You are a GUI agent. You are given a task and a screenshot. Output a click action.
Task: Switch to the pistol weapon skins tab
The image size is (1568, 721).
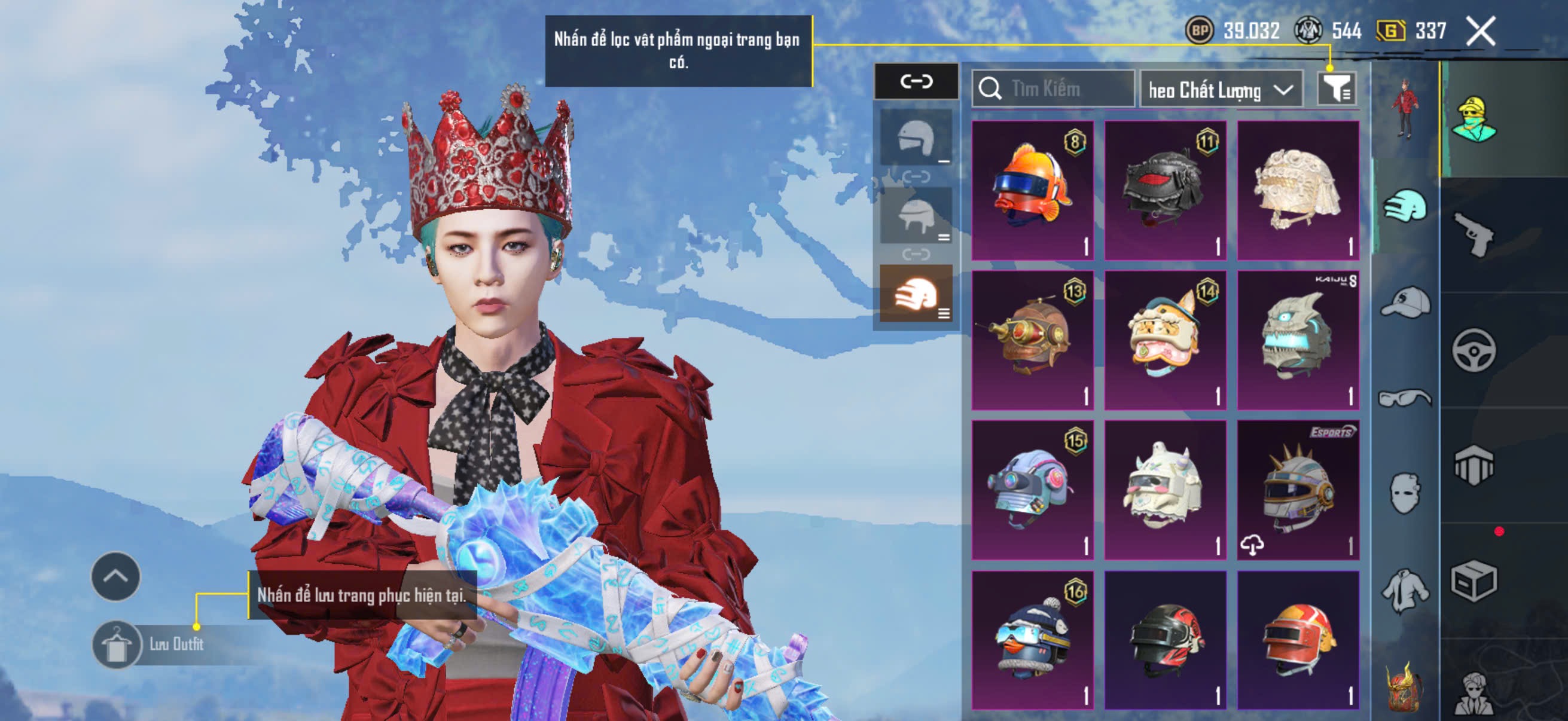point(1474,234)
